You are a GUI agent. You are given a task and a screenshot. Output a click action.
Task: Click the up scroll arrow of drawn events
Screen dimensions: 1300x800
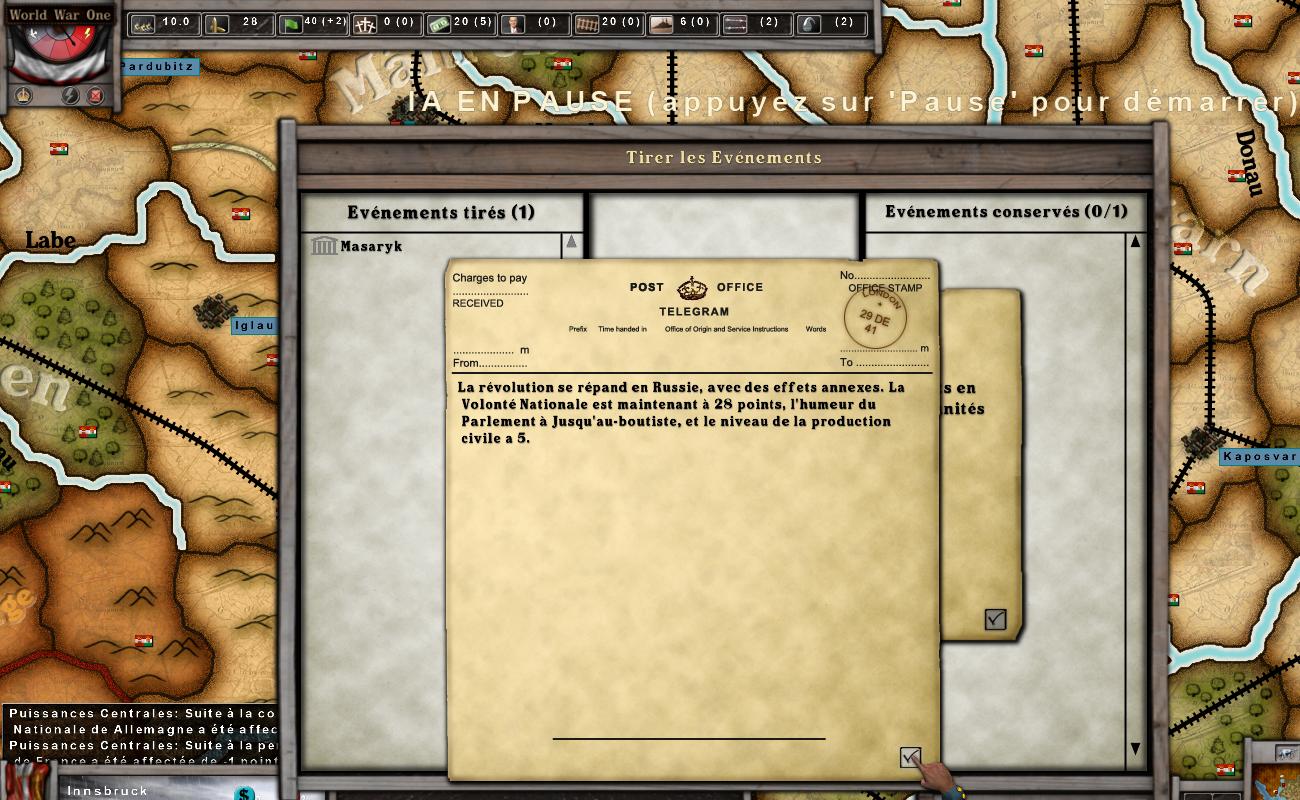pos(573,239)
